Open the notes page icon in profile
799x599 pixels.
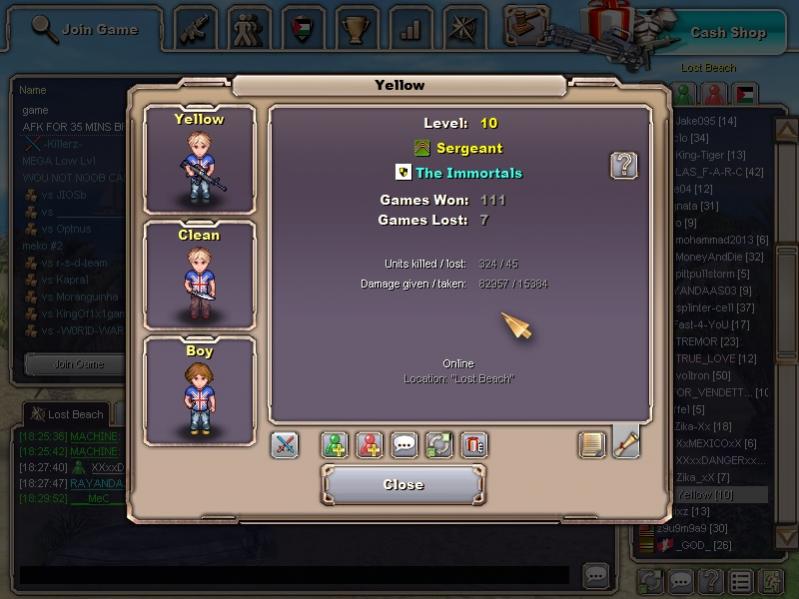592,445
